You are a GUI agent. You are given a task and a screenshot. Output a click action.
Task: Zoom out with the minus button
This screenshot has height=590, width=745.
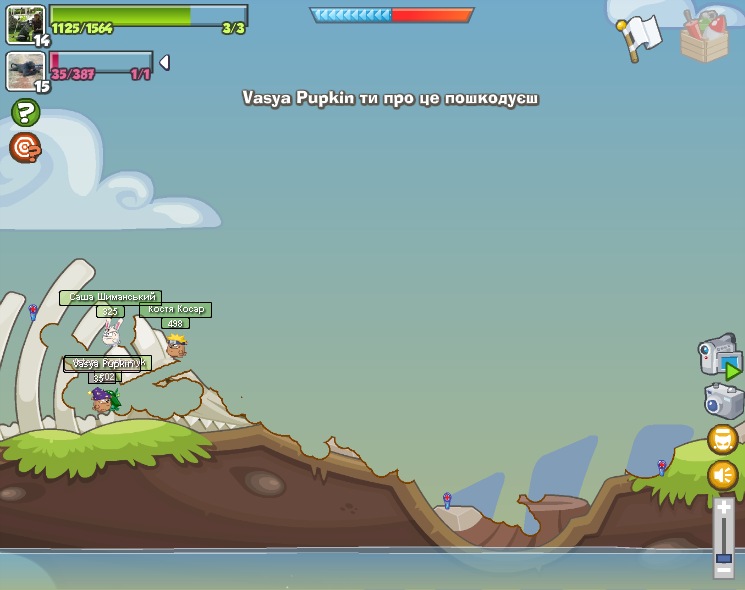[724, 569]
